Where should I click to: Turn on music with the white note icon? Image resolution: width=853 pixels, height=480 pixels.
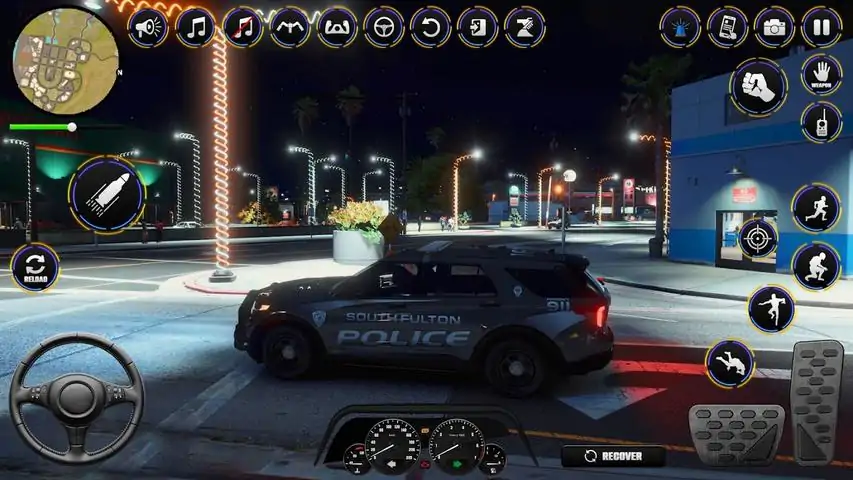(196, 27)
